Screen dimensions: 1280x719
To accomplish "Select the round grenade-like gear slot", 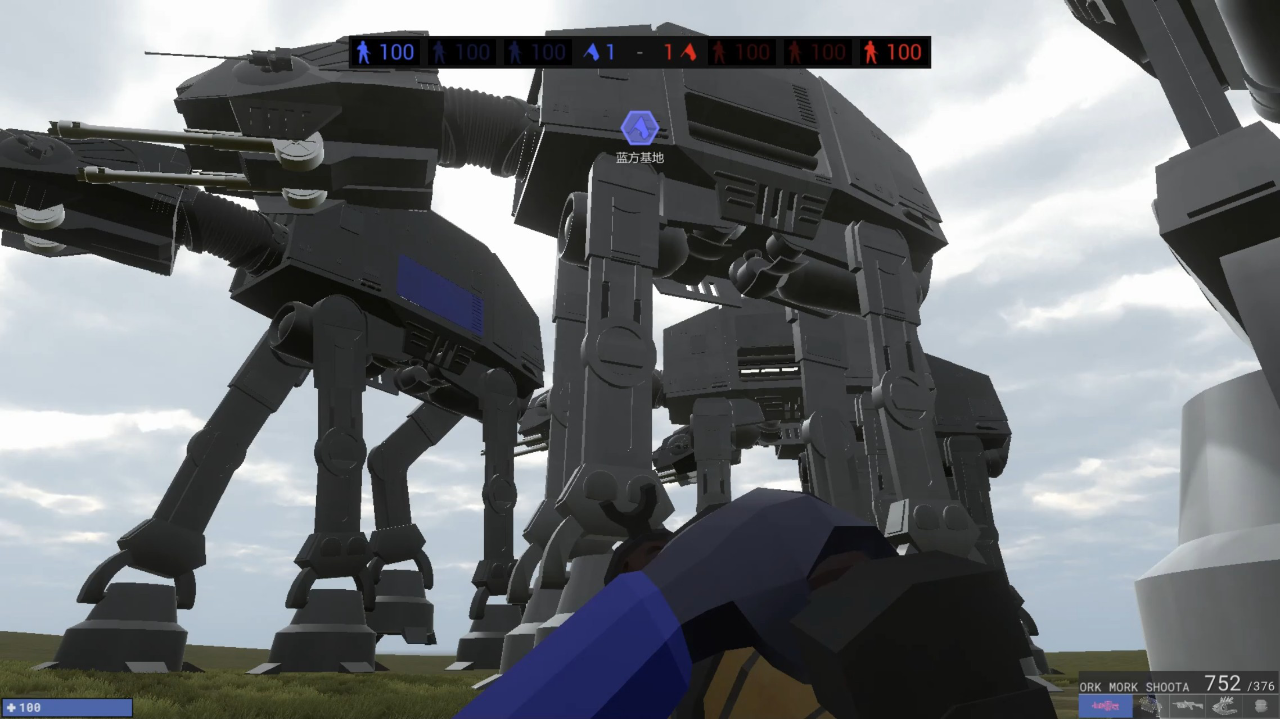I will point(1261,706).
